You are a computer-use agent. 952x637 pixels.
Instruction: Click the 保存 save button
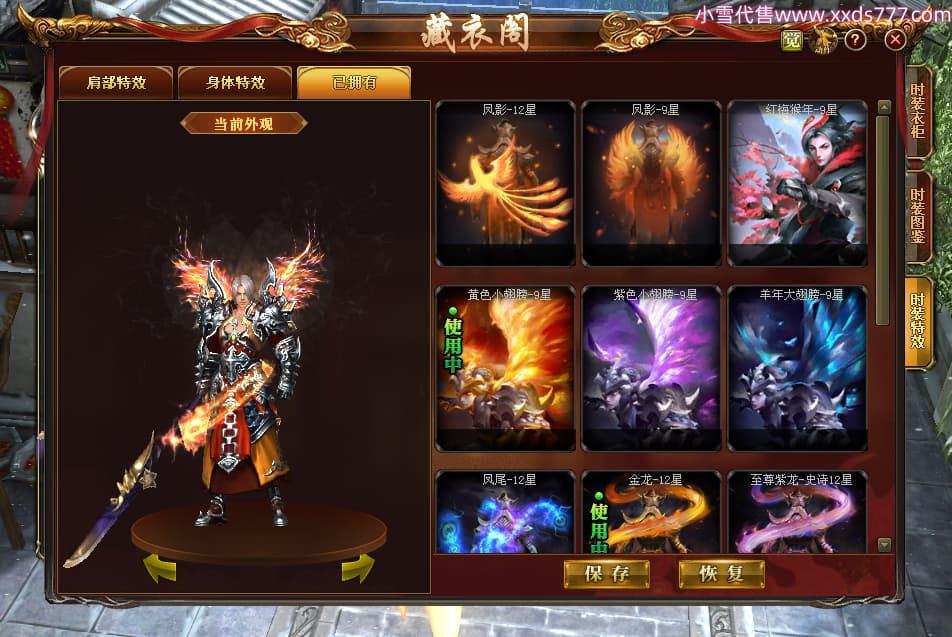pyautogui.click(x=607, y=573)
